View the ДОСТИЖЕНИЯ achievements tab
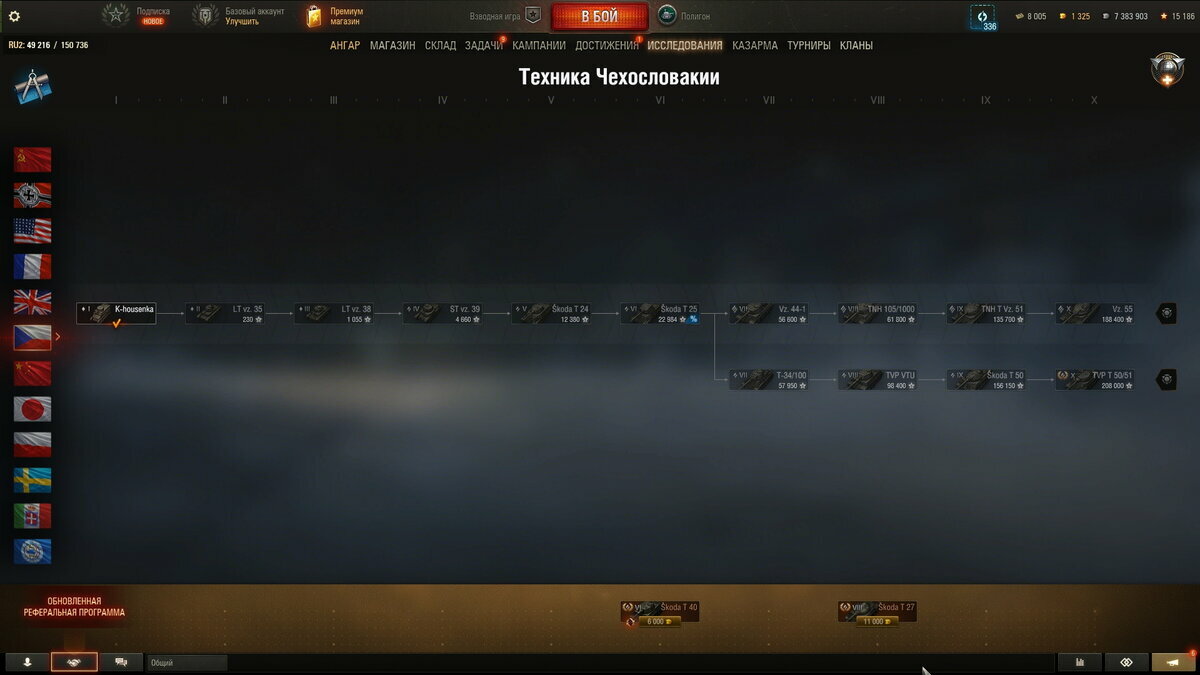The width and height of the screenshot is (1200, 675). pos(606,45)
